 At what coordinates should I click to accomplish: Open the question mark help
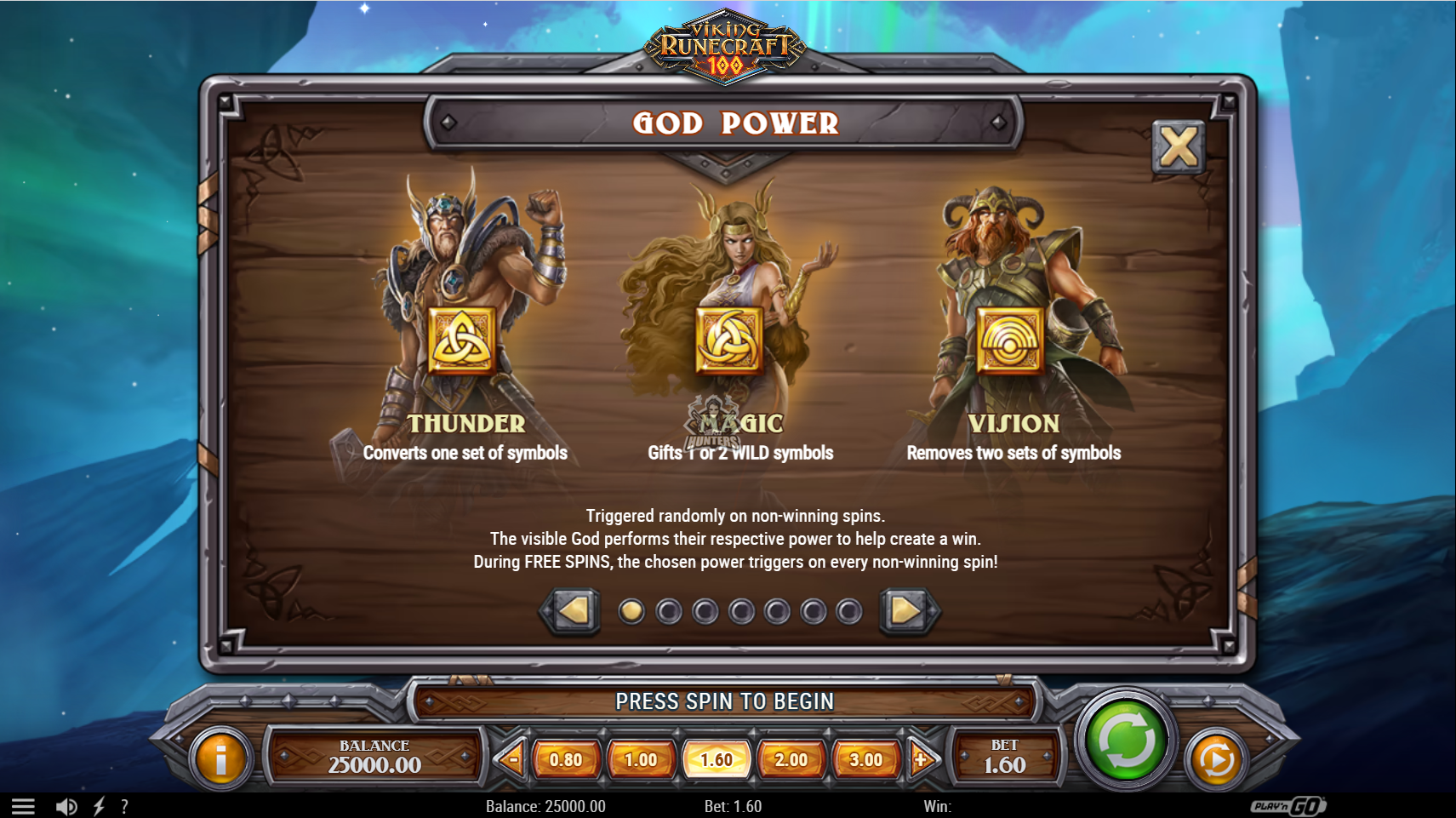click(x=124, y=806)
